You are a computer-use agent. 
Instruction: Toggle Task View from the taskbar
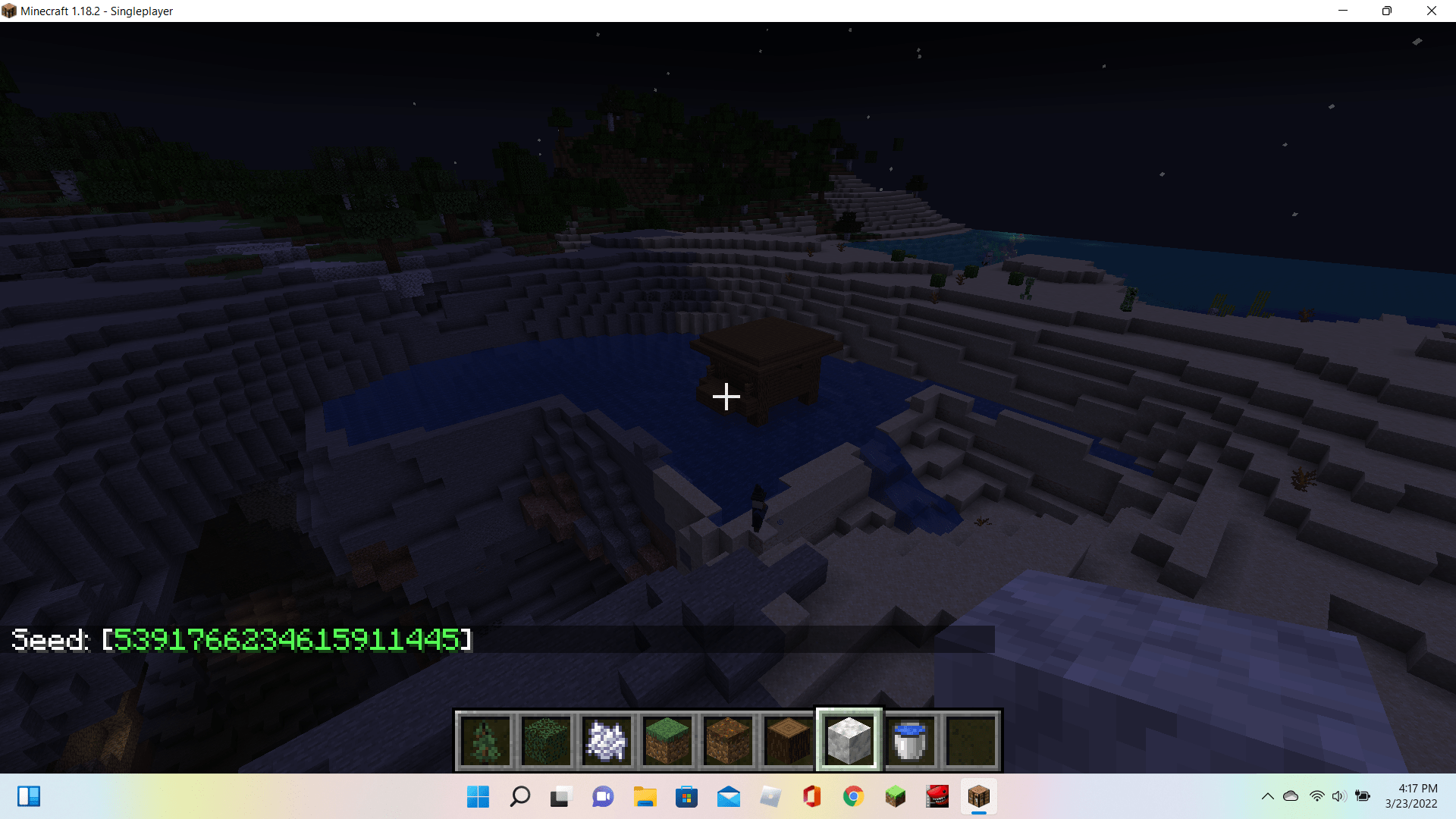560,797
